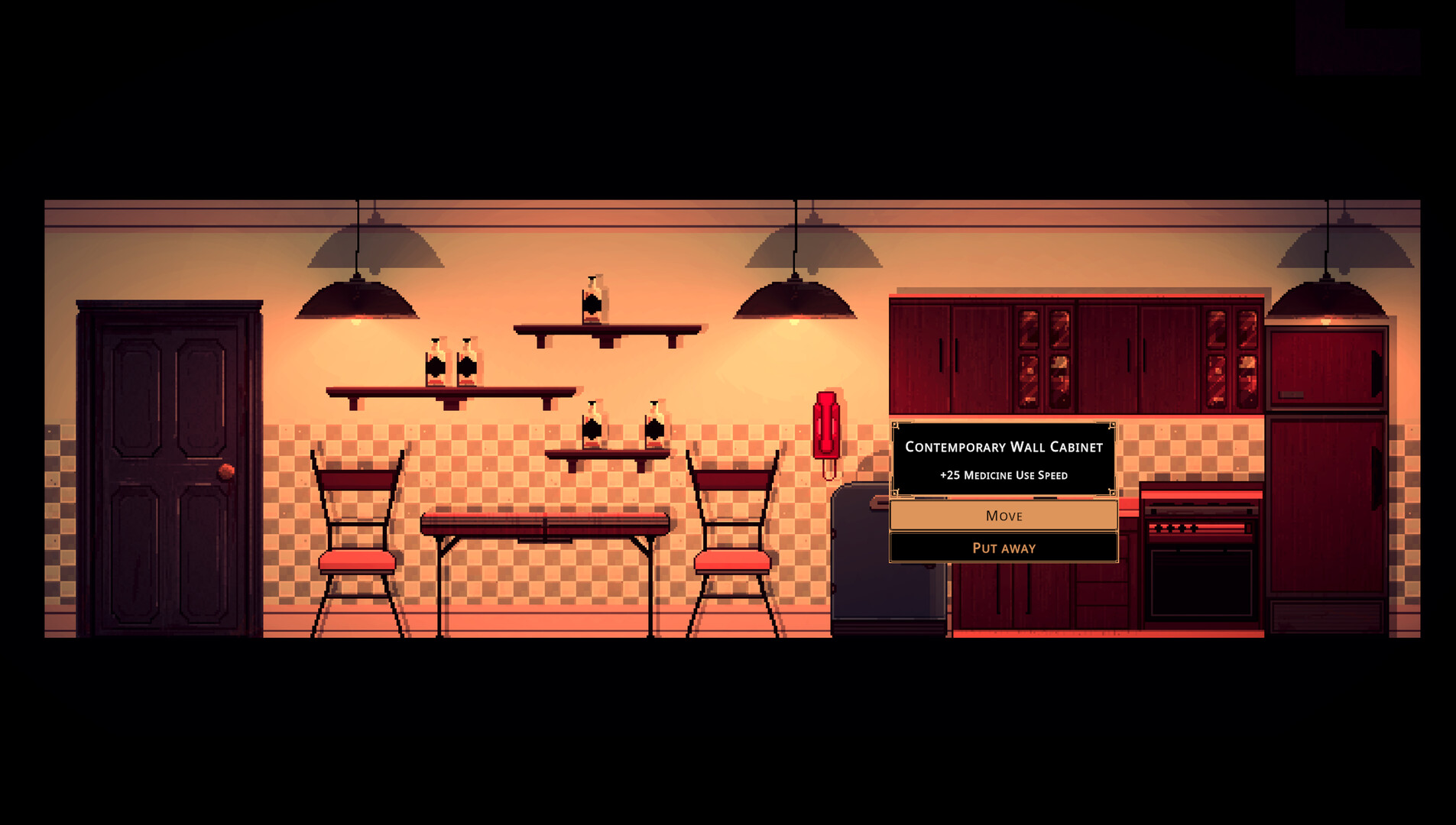Click the +25 Medicine Use Speed text
Image resolution: width=1456 pixels, height=825 pixels.
1002,474
